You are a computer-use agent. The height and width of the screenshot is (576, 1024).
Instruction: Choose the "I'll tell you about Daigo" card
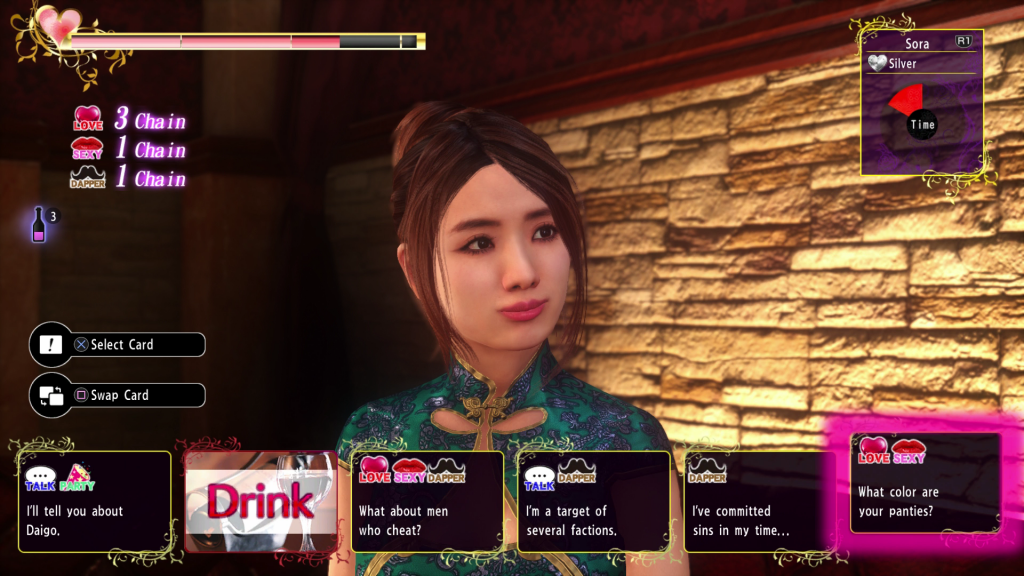pyautogui.click(x=95, y=501)
